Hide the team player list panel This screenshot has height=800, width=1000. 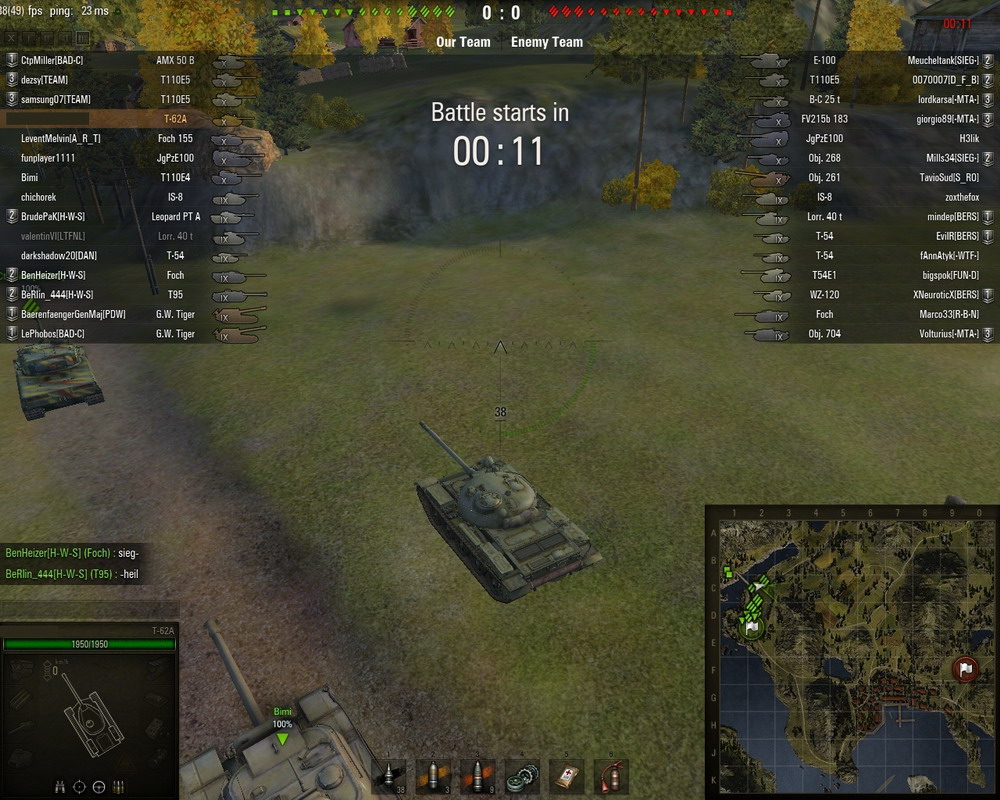point(13,39)
